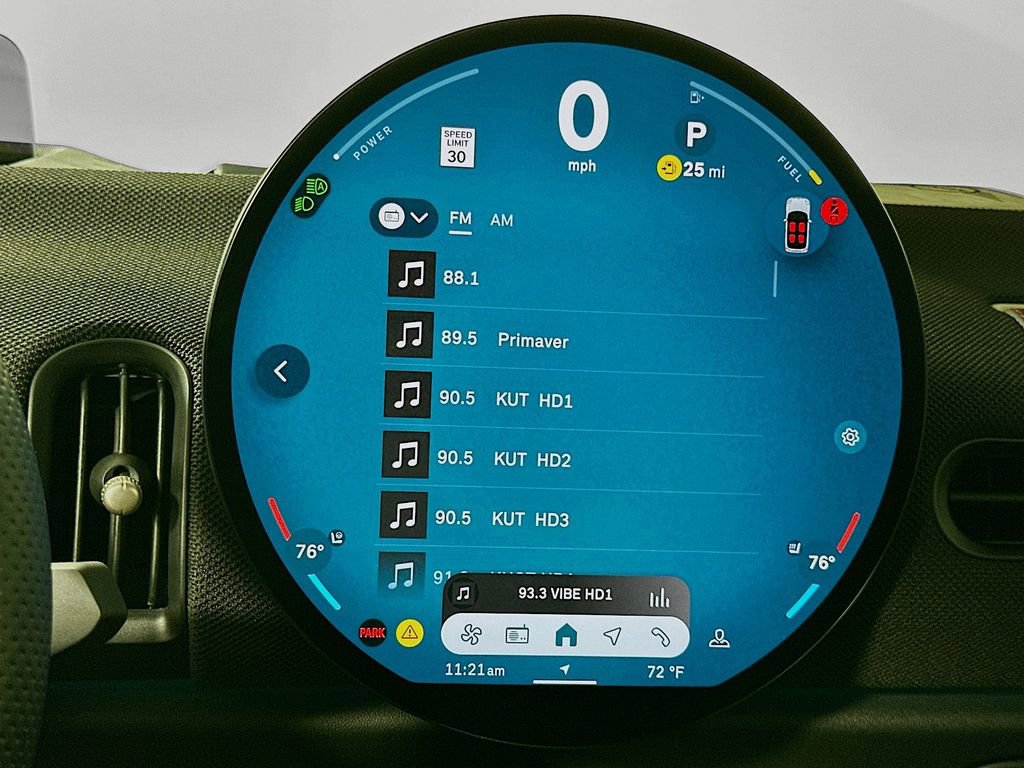The height and width of the screenshot is (768, 1024).
Task: Switch to the AM band tab
Action: coord(502,220)
